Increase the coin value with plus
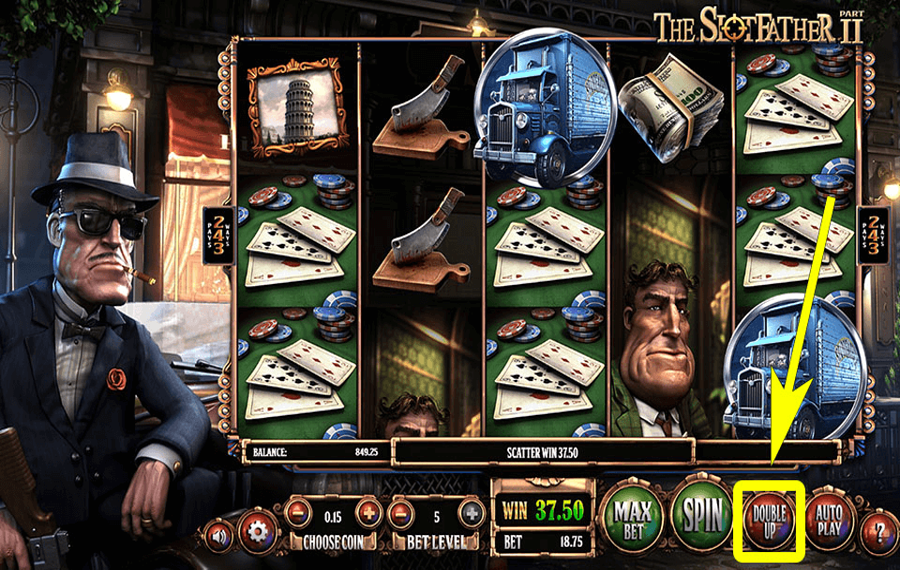The image size is (900, 570). click(368, 513)
